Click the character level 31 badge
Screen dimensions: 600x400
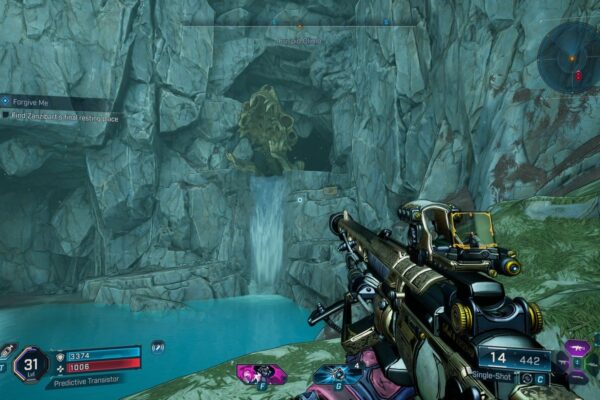click(31, 362)
